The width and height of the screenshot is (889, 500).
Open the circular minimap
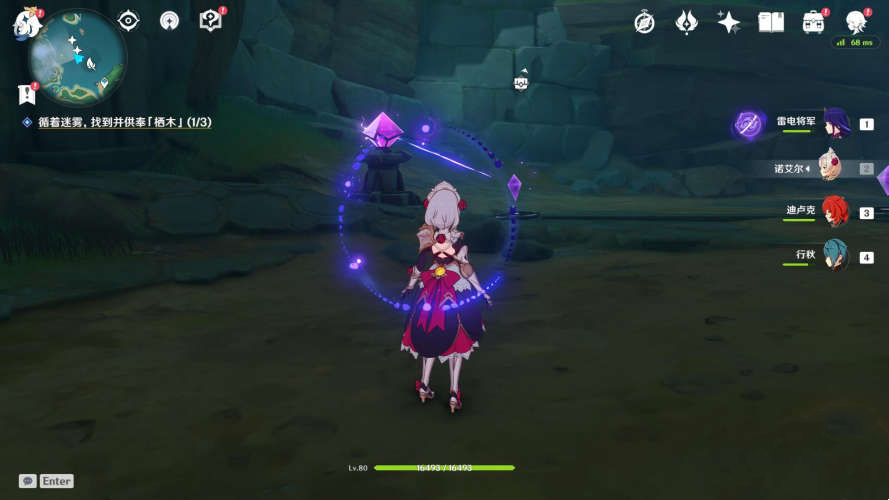point(77,58)
